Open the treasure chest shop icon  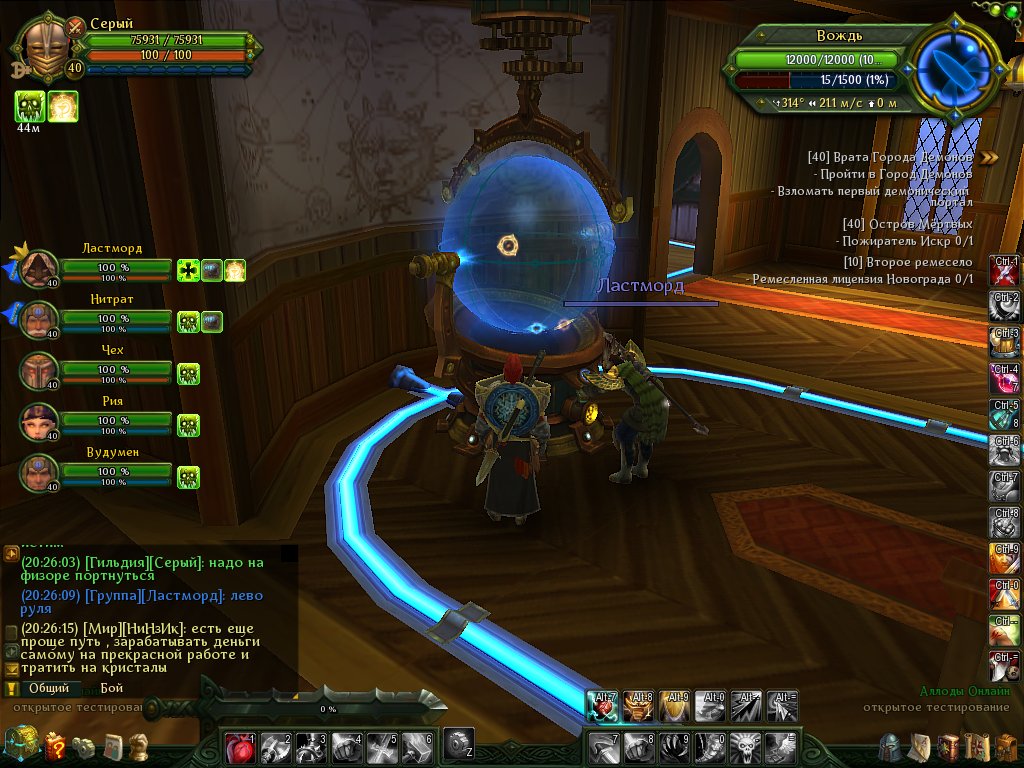click(x=20, y=745)
